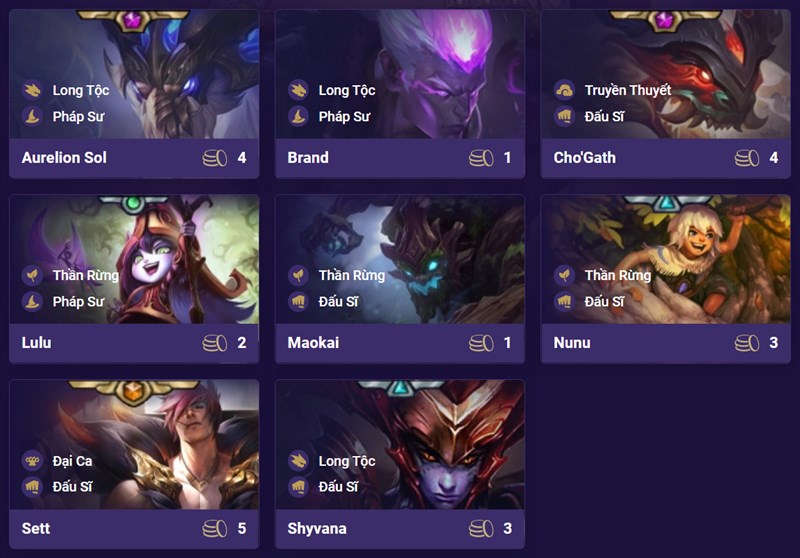This screenshot has height=558, width=800.
Task: Select Pháp Sư trait on Lulu's card
Action: pos(78,301)
